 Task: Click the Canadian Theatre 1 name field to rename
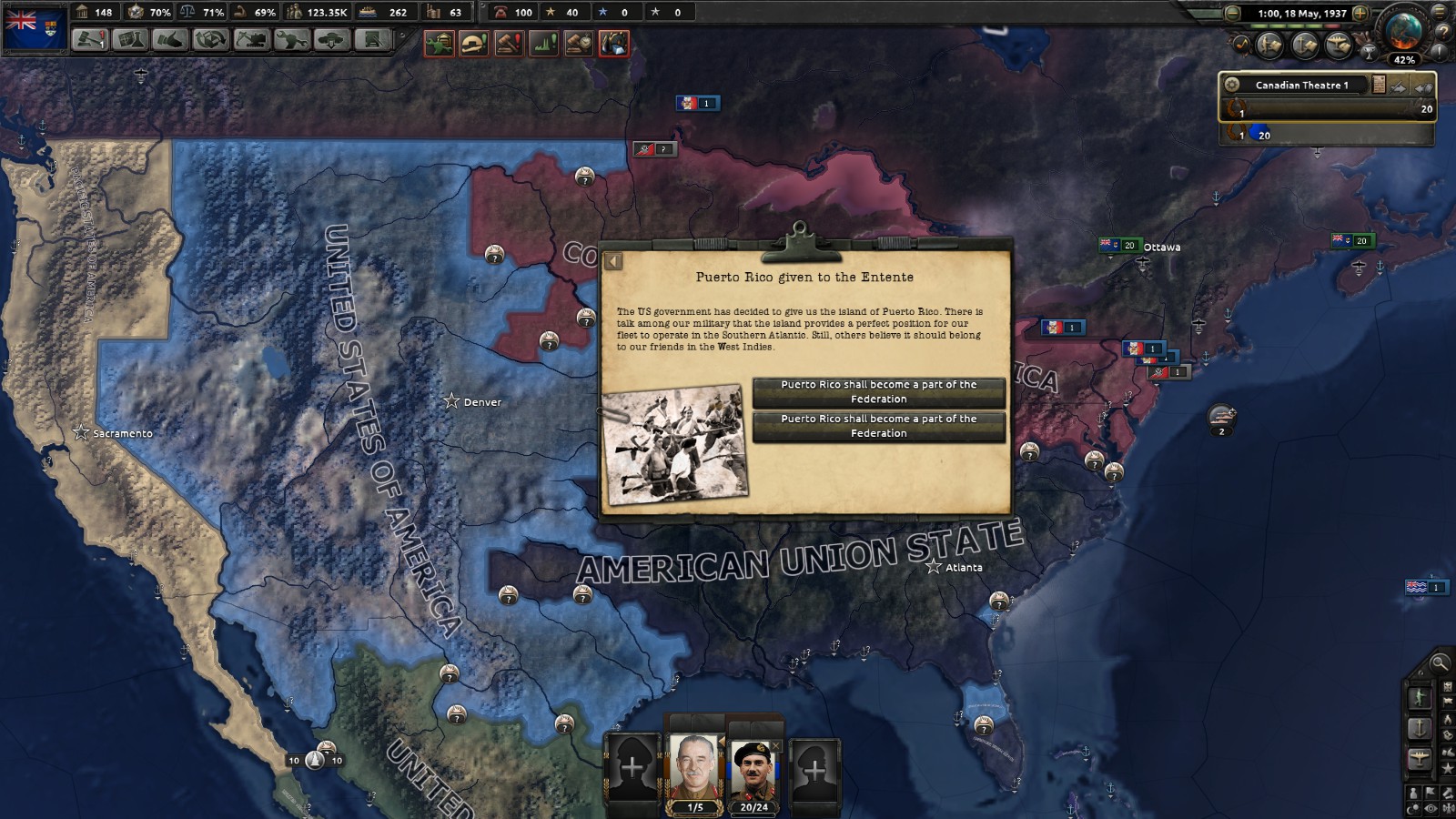pyautogui.click(x=1303, y=85)
